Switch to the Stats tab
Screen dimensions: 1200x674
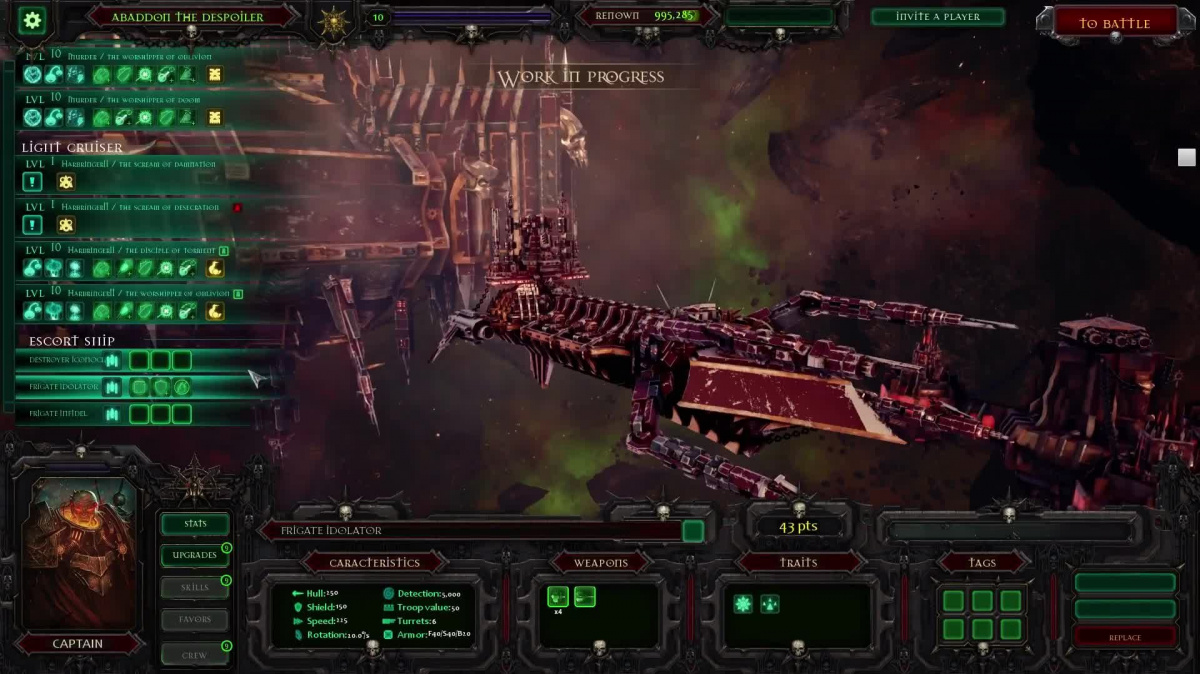click(x=195, y=523)
